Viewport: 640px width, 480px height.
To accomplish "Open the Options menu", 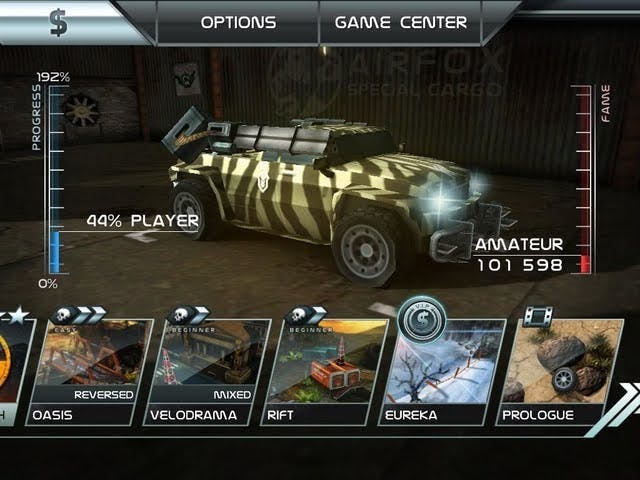I will click(238, 22).
